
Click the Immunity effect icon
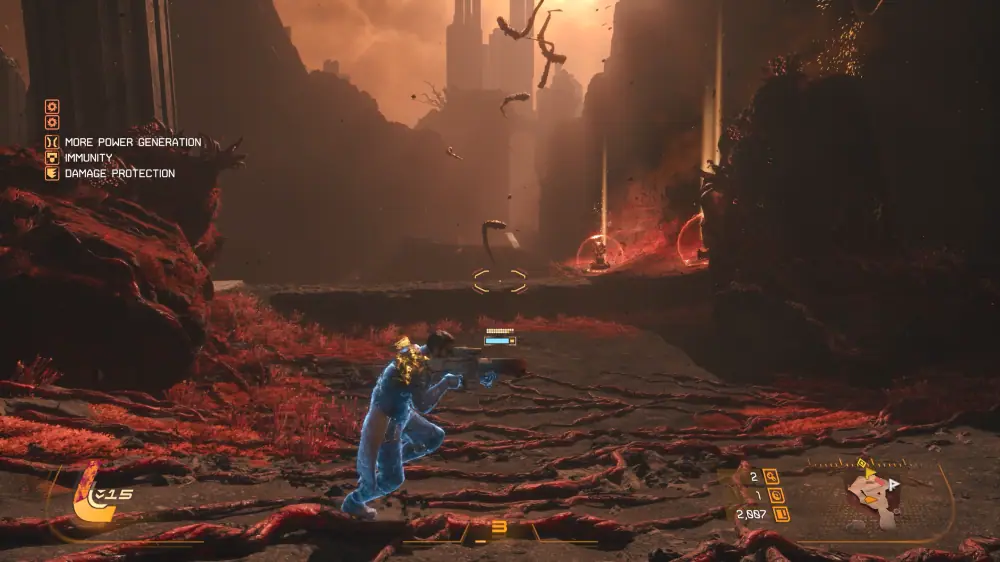(52, 157)
